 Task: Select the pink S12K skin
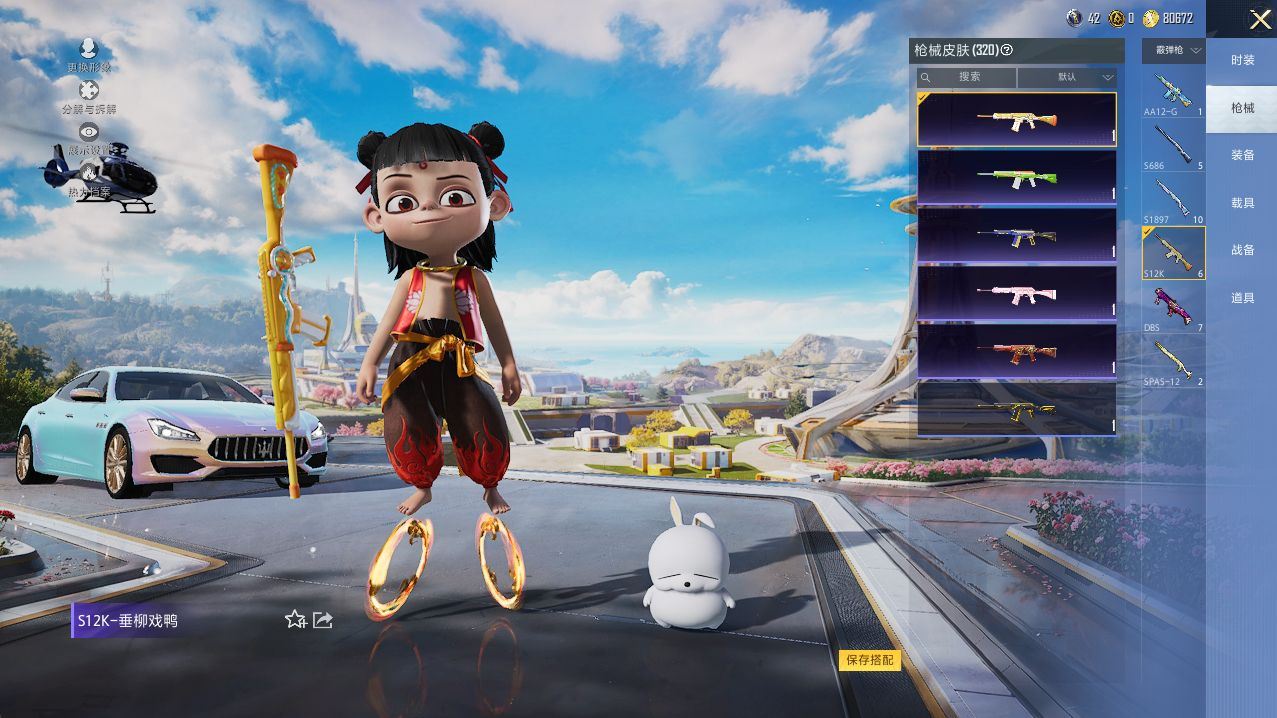coord(1016,293)
